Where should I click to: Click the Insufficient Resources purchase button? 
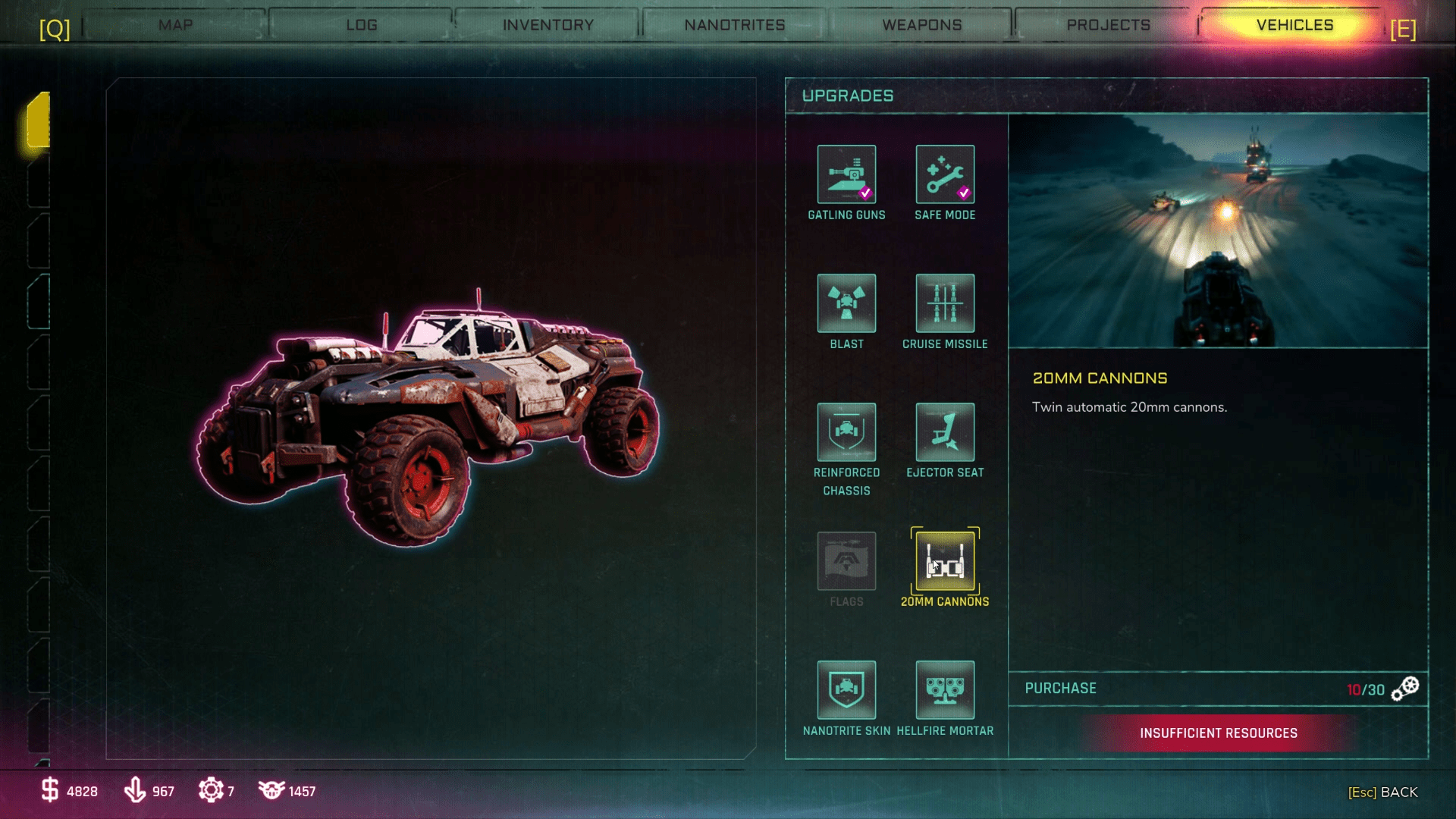(1218, 733)
